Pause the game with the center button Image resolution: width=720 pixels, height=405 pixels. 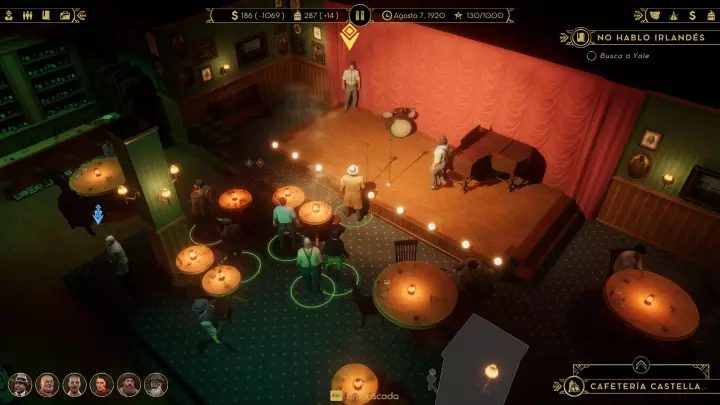point(360,15)
